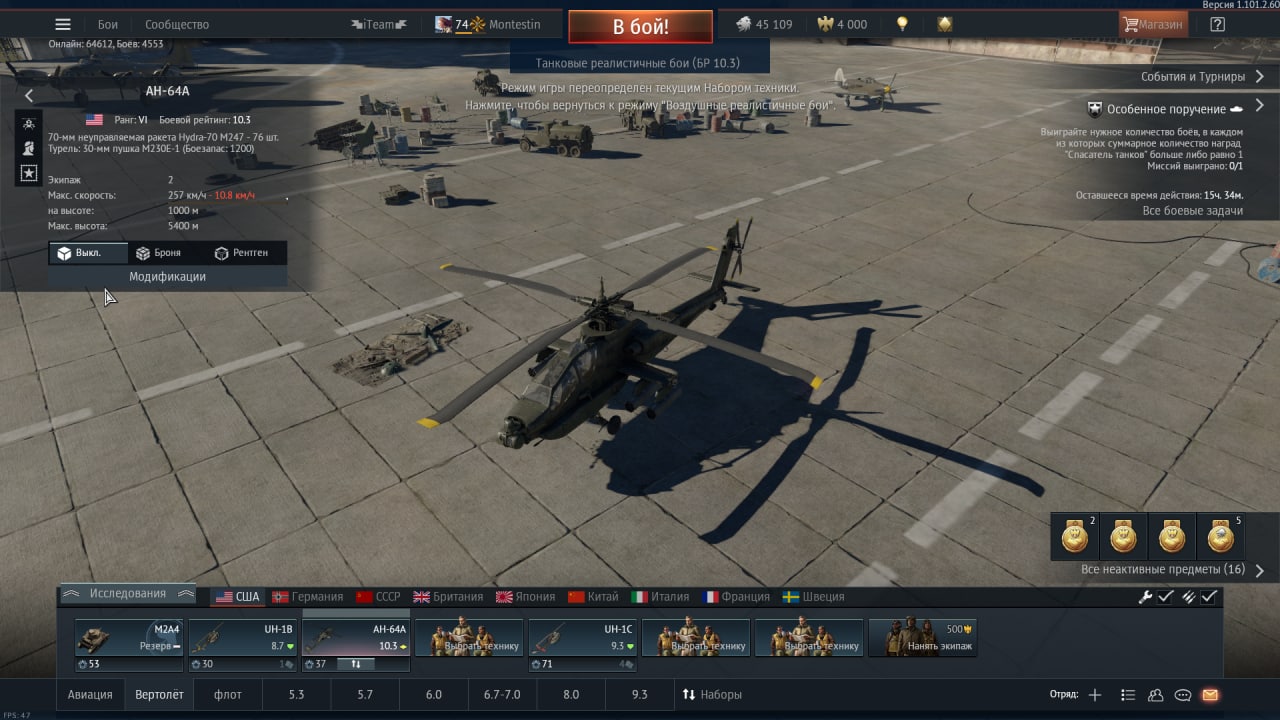Select the Германия nation tab
Screen dimensions: 1280x720
pyautogui.click(x=308, y=597)
